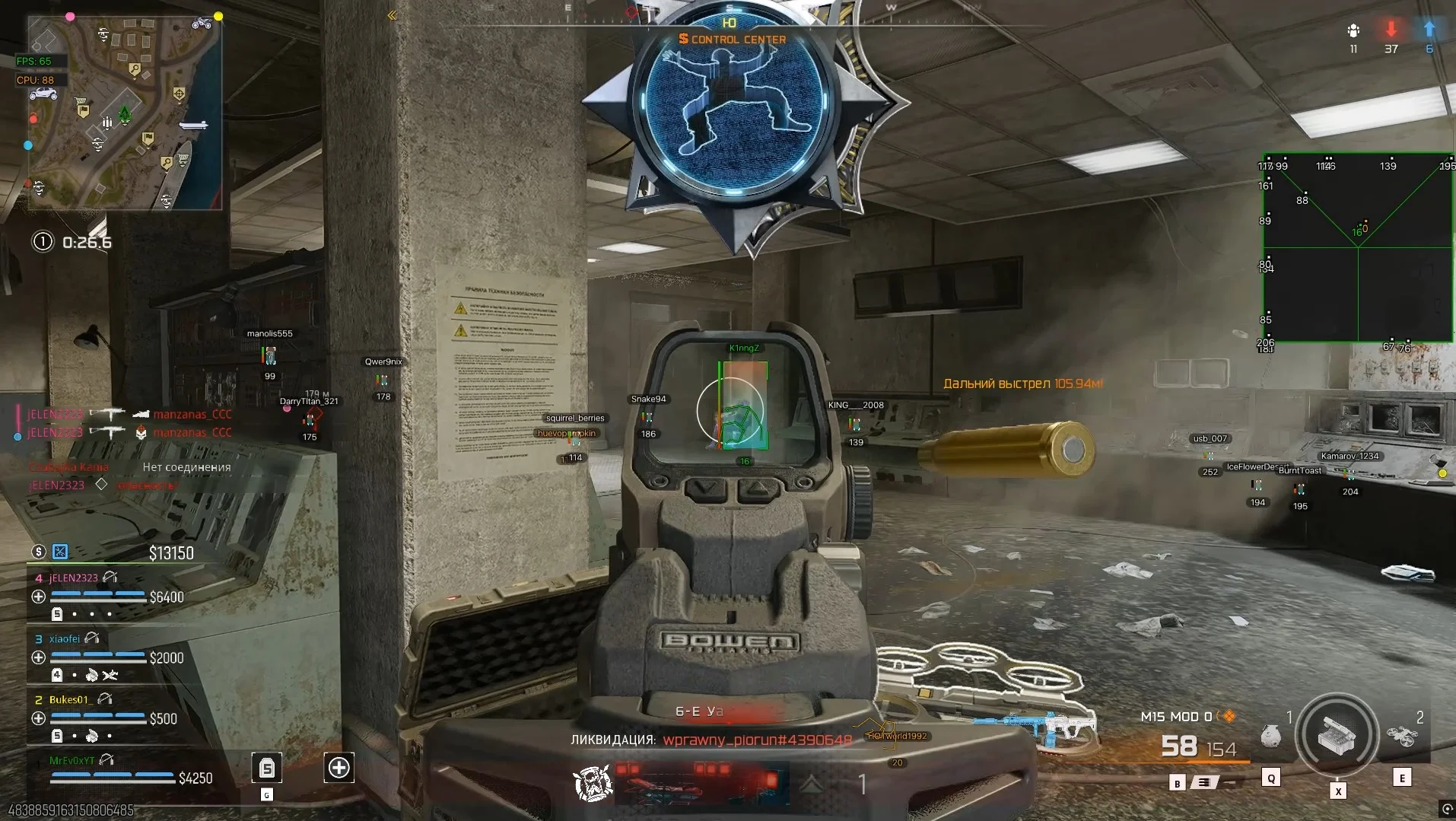1456x821 pixels.
Task: Click the ammo box equipment icon bound to X
Action: pos(1336,735)
